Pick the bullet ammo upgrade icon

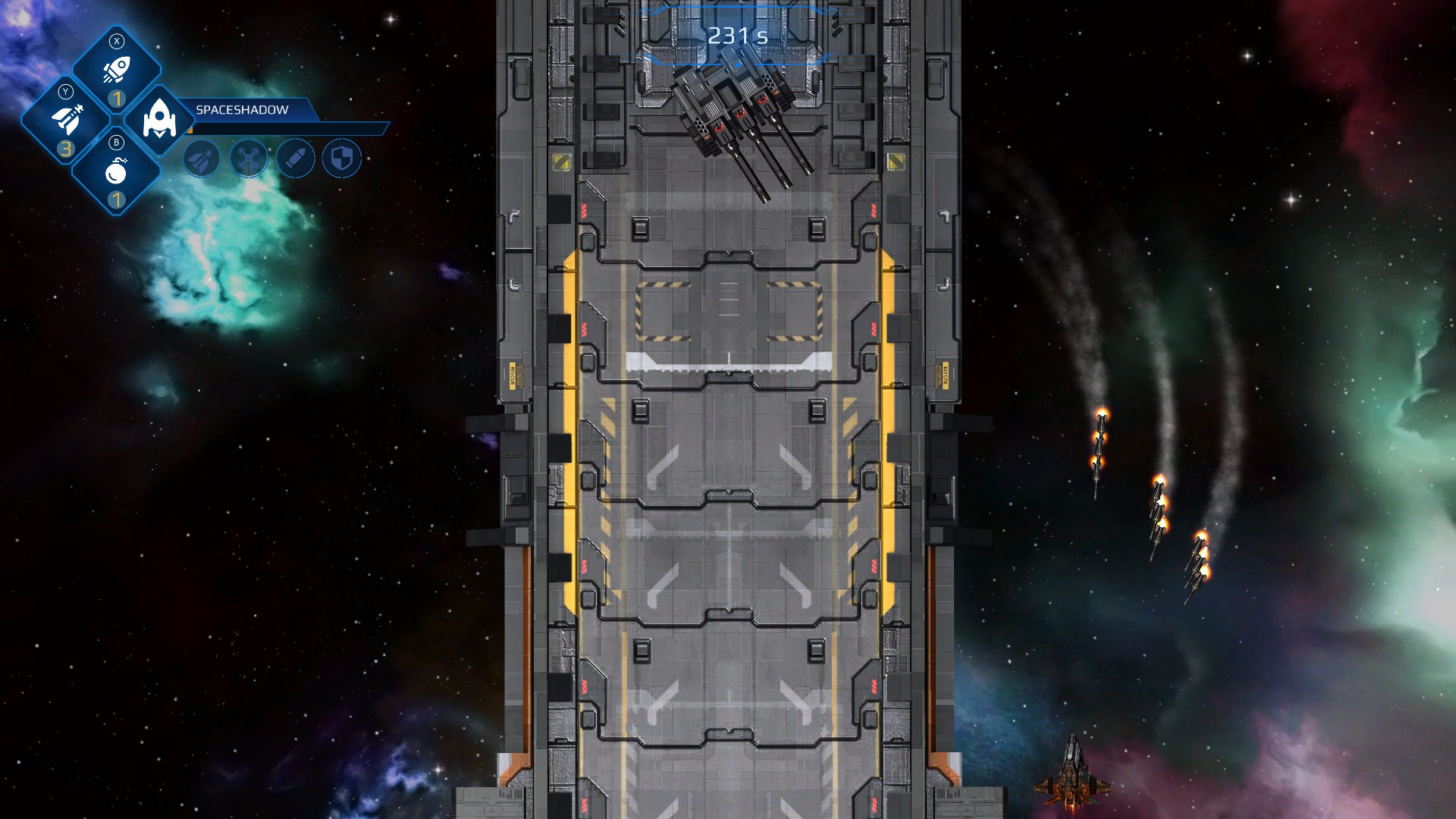click(296, 158)
